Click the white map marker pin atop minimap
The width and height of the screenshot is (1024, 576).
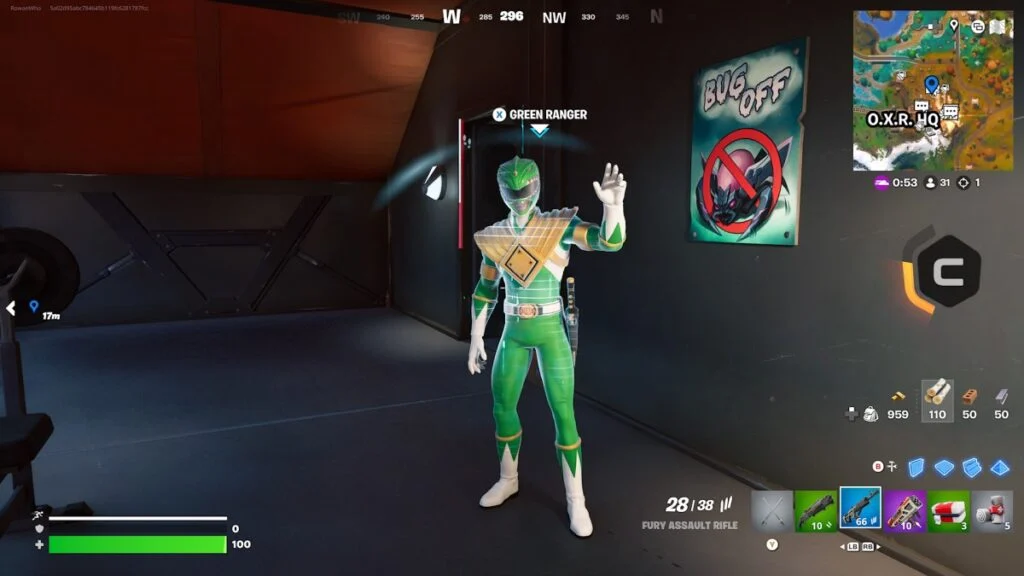pyautogui.click(x=954, y=24)
